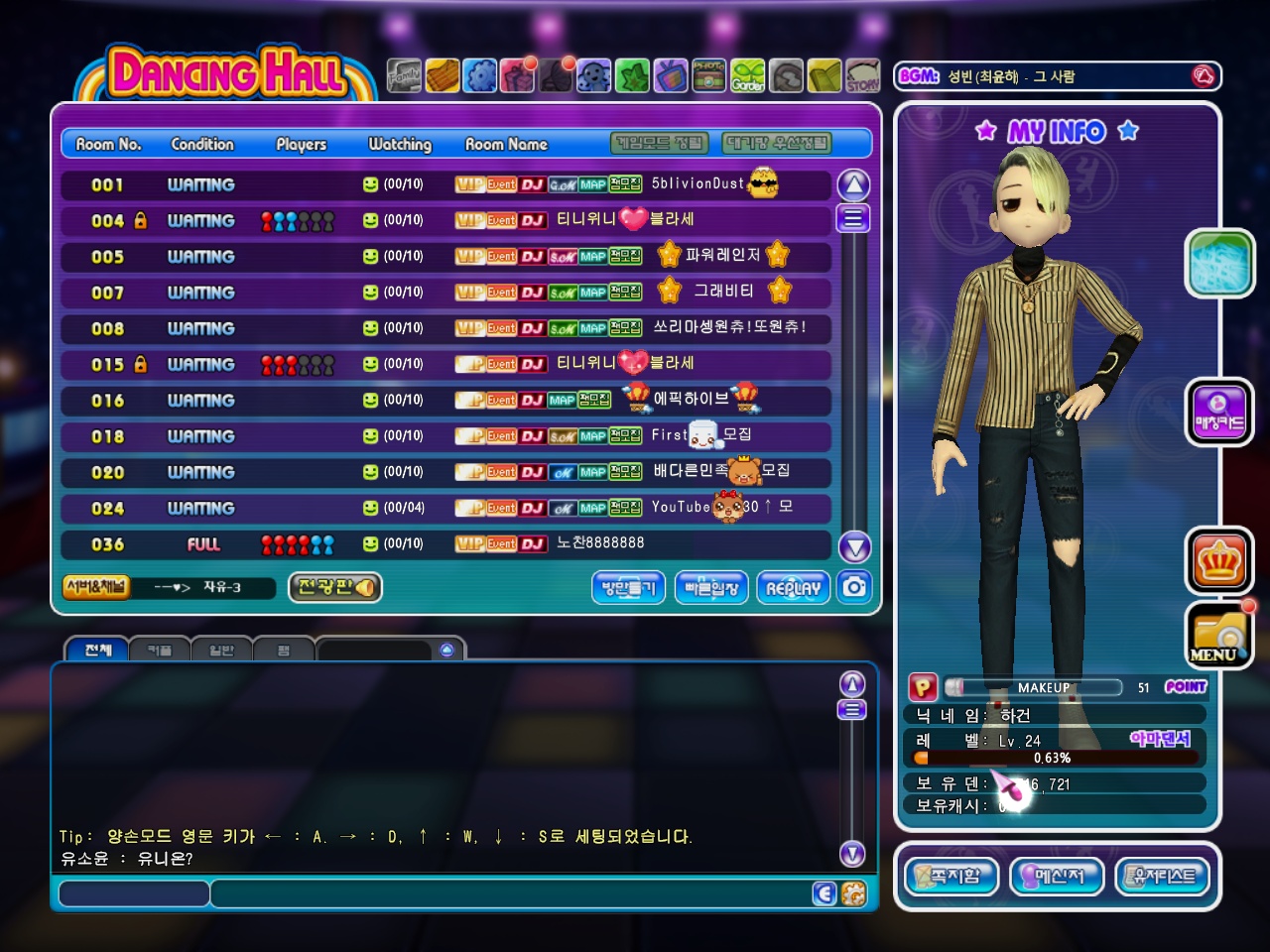Open the MENU folder button
The image size is (1270, 952).
click(x=1218, y=636)
